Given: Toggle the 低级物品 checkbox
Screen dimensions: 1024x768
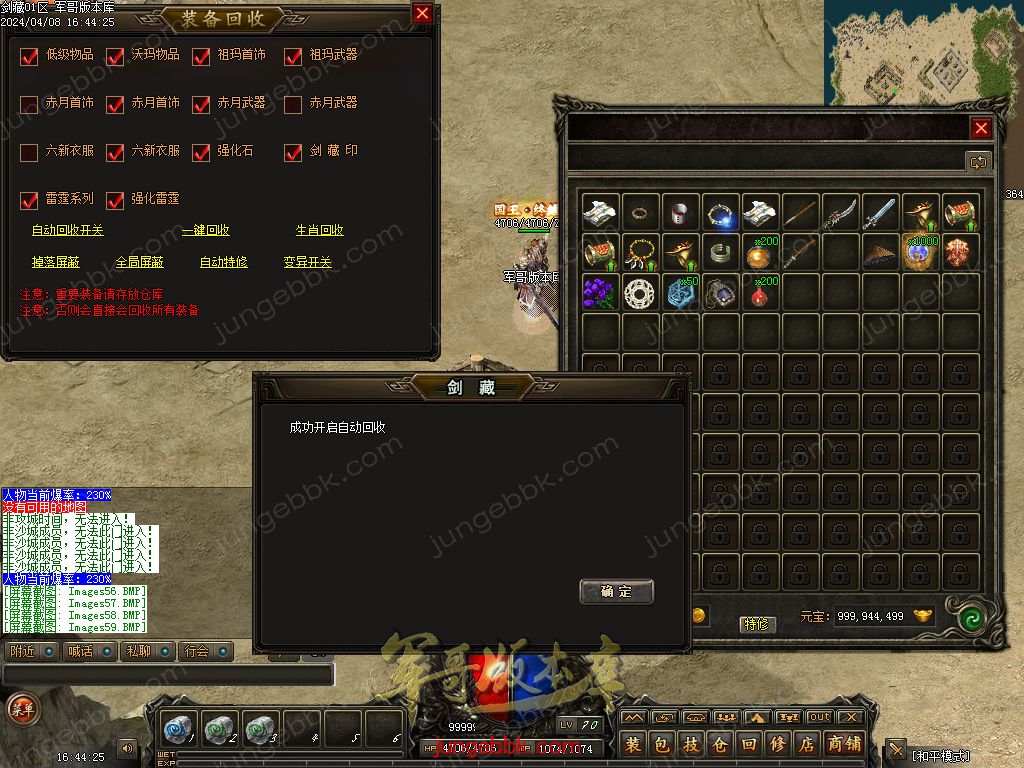Looking at the screenshot, I should pyautogui.click(x=29, y=56).
